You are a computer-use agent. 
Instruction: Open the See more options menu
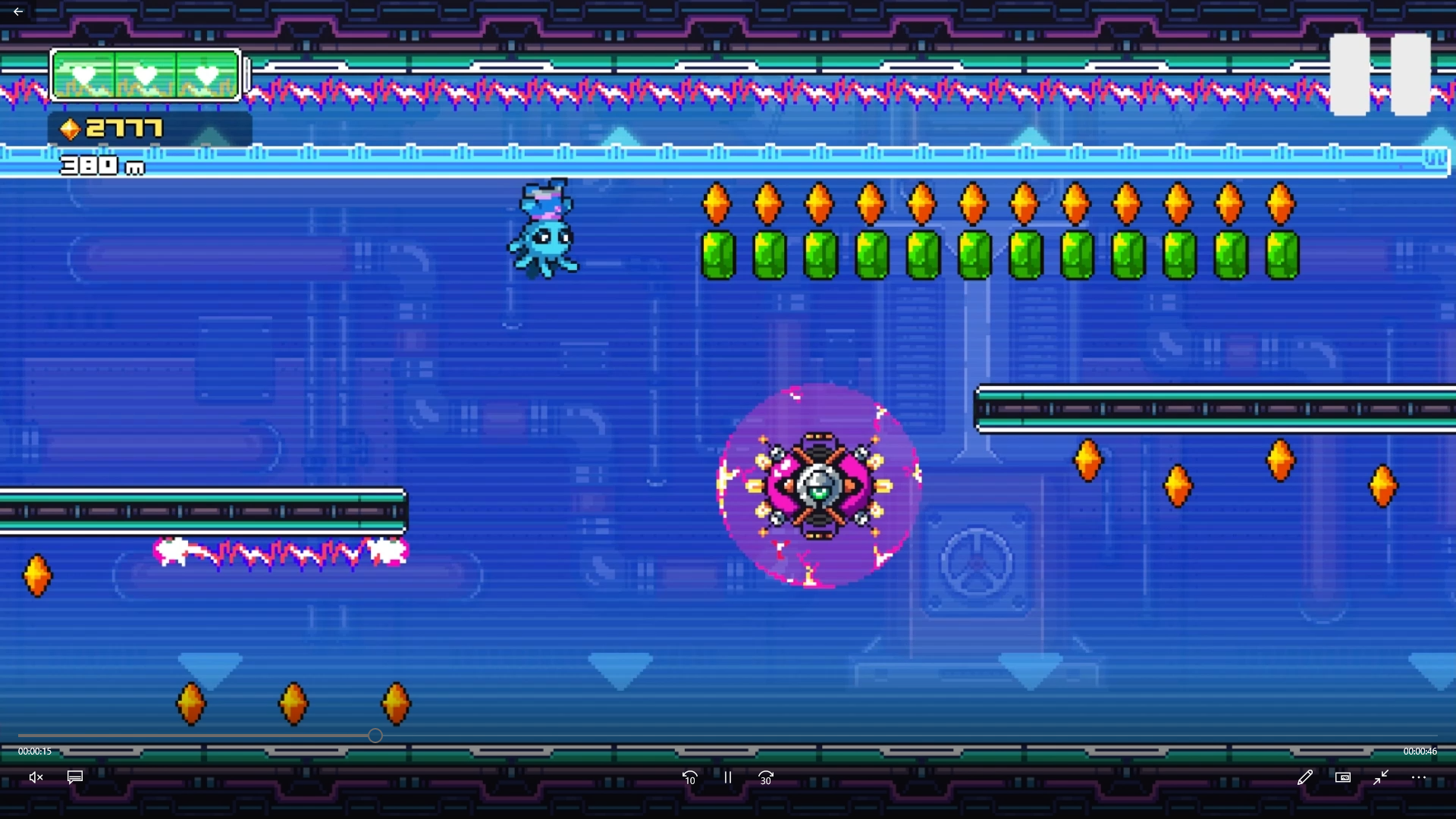pos(1419,777)
